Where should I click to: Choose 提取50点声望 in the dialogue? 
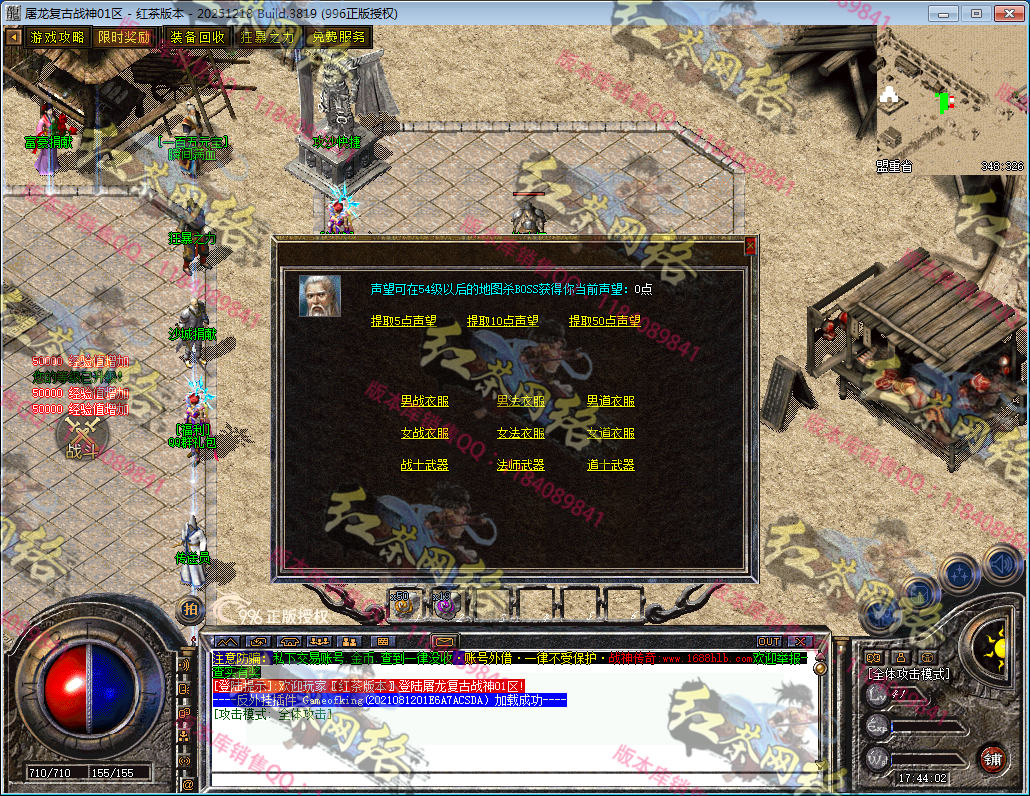click(605, 321)
